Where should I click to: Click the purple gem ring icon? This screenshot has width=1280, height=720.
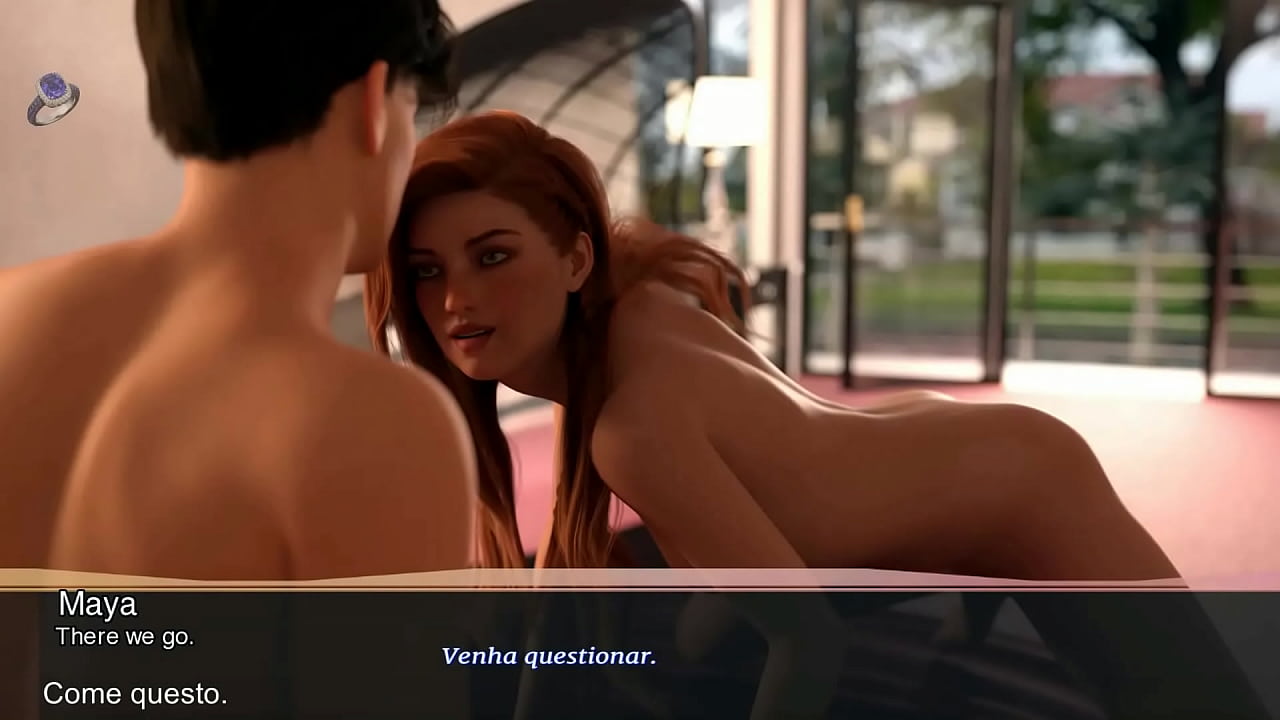point(52,99)
